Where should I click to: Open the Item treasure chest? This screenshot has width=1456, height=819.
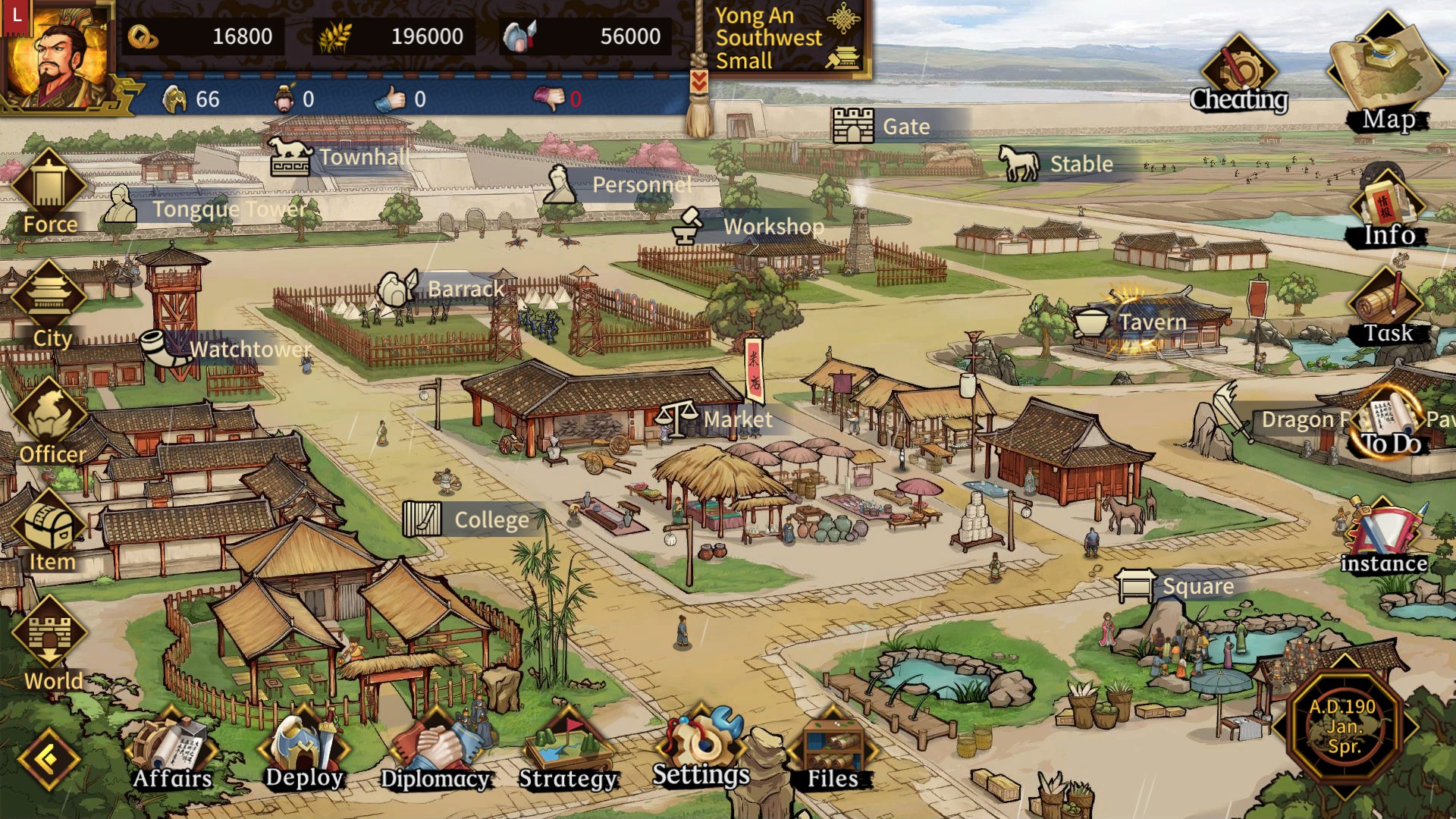click(x=52, y=531)
